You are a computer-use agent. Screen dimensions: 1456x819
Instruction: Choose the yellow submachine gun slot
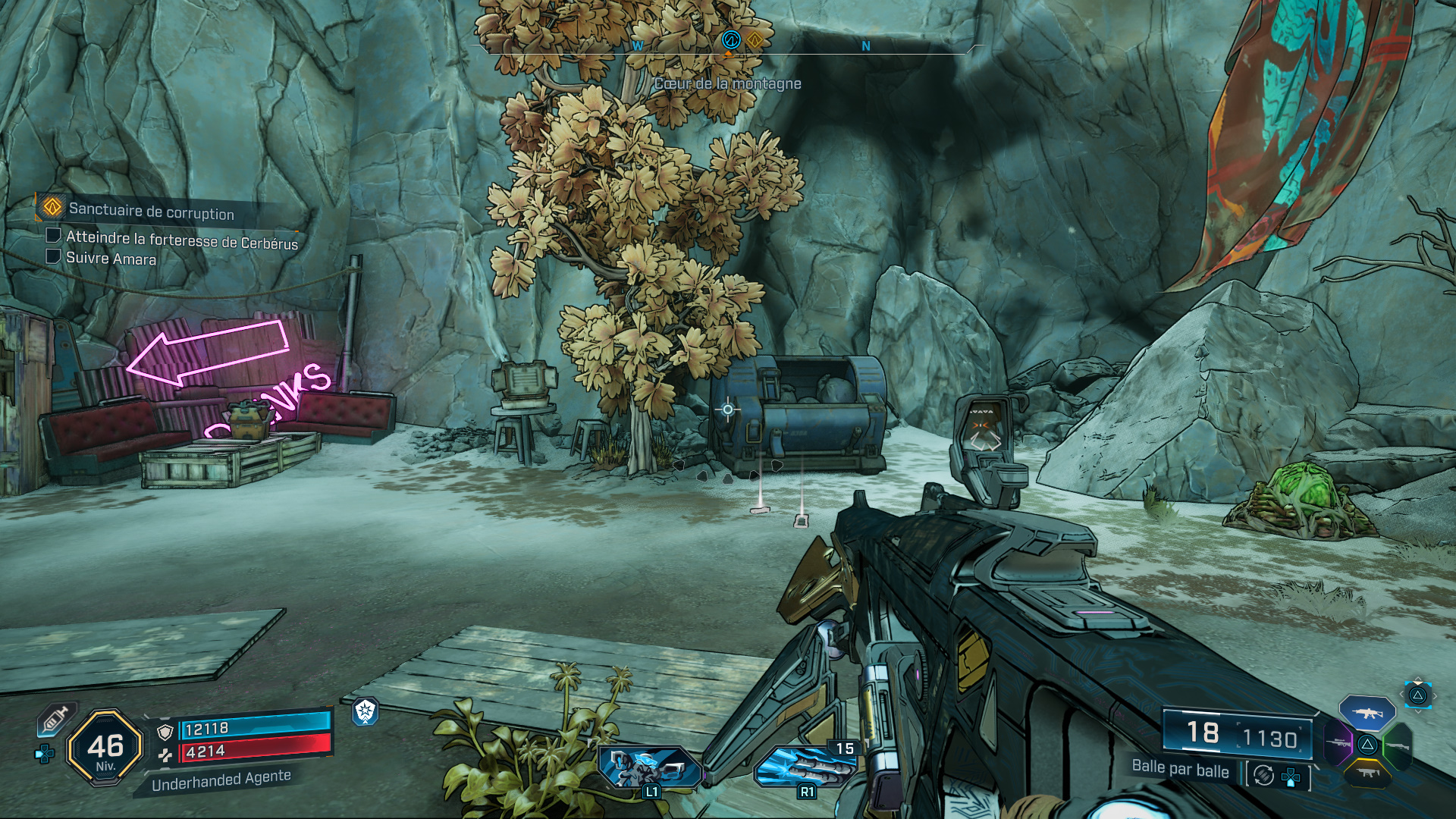coord(1367,773)
